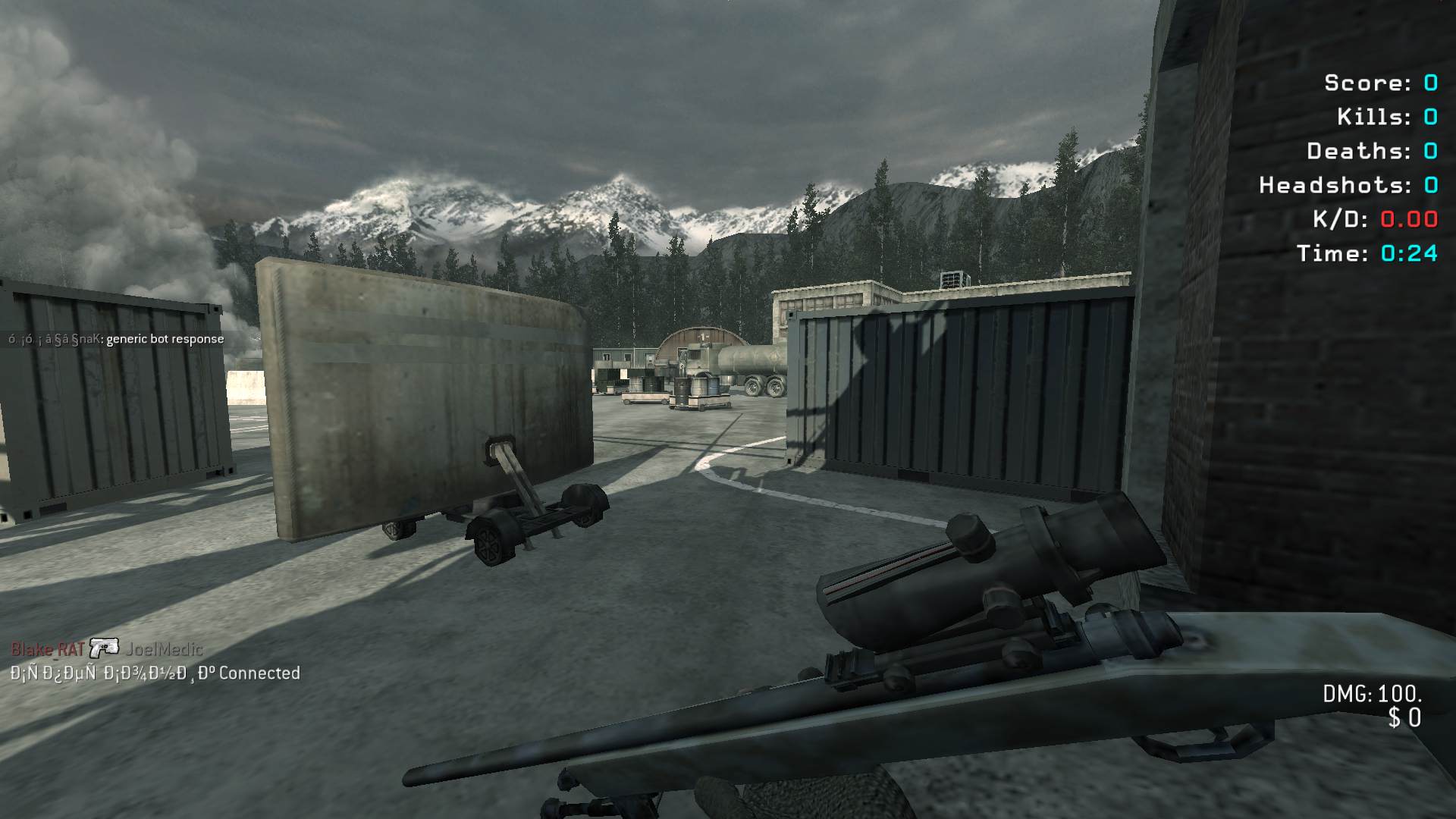Click the Blake RAT name in kill feed
The image size is (1456, 819).
click(x=47, y=649)
